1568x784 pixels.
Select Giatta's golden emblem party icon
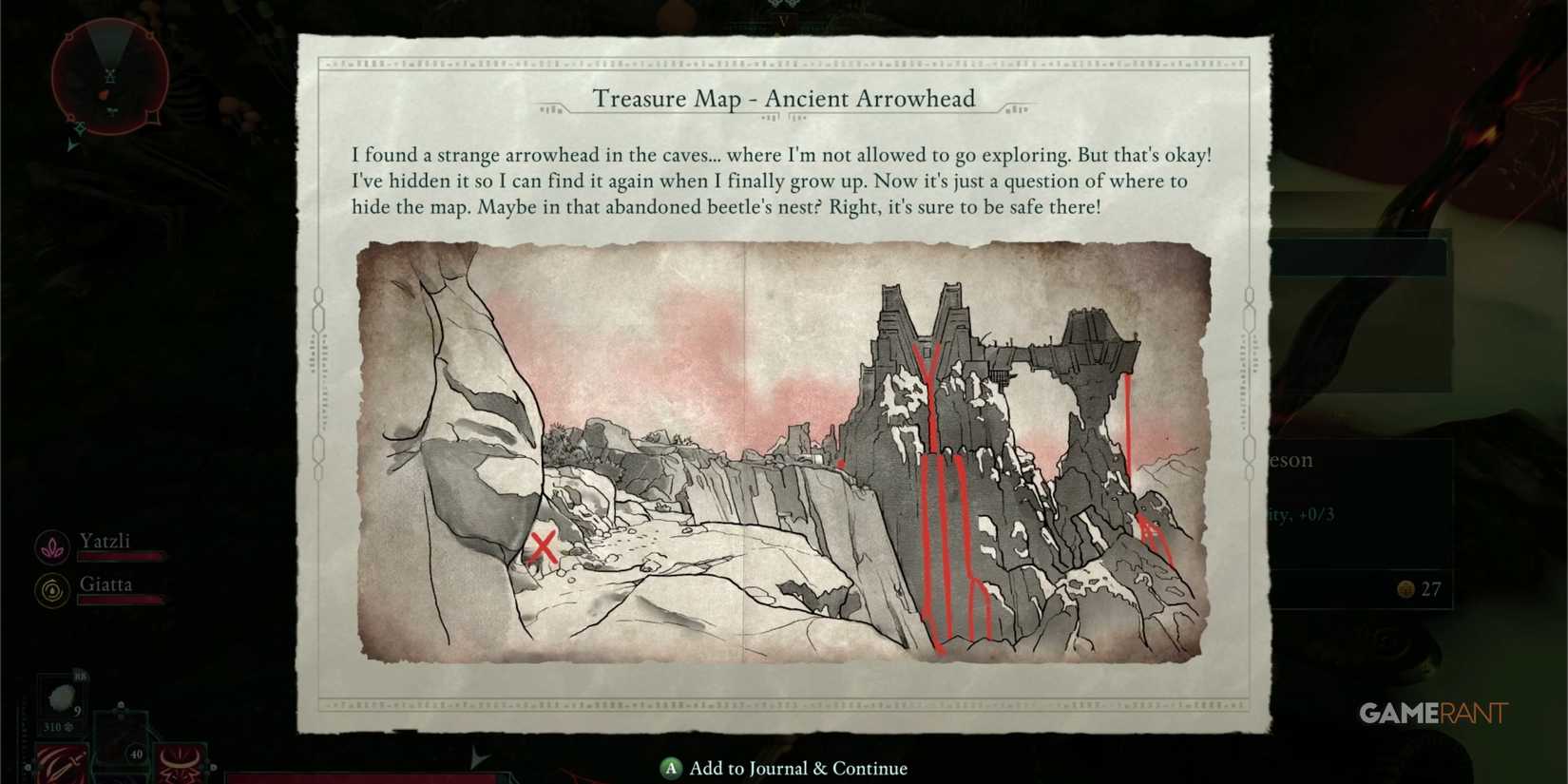52,591
